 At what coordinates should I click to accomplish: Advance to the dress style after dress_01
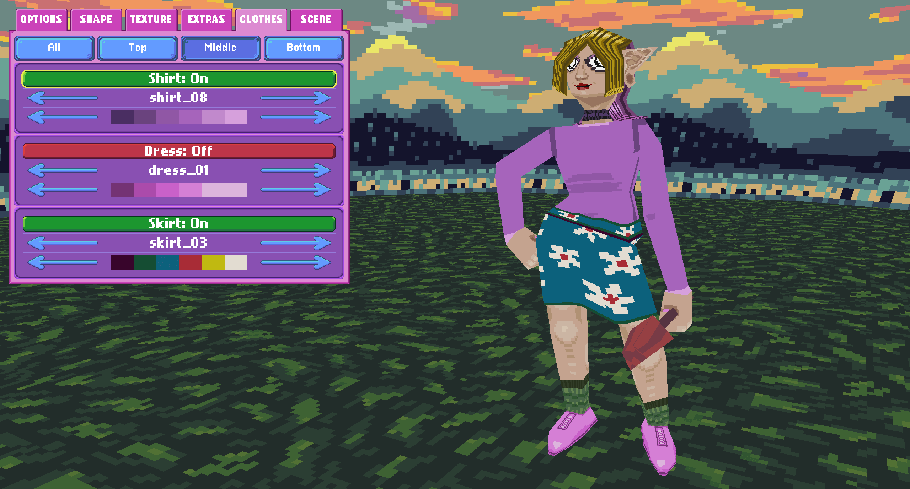click(295, 171)
